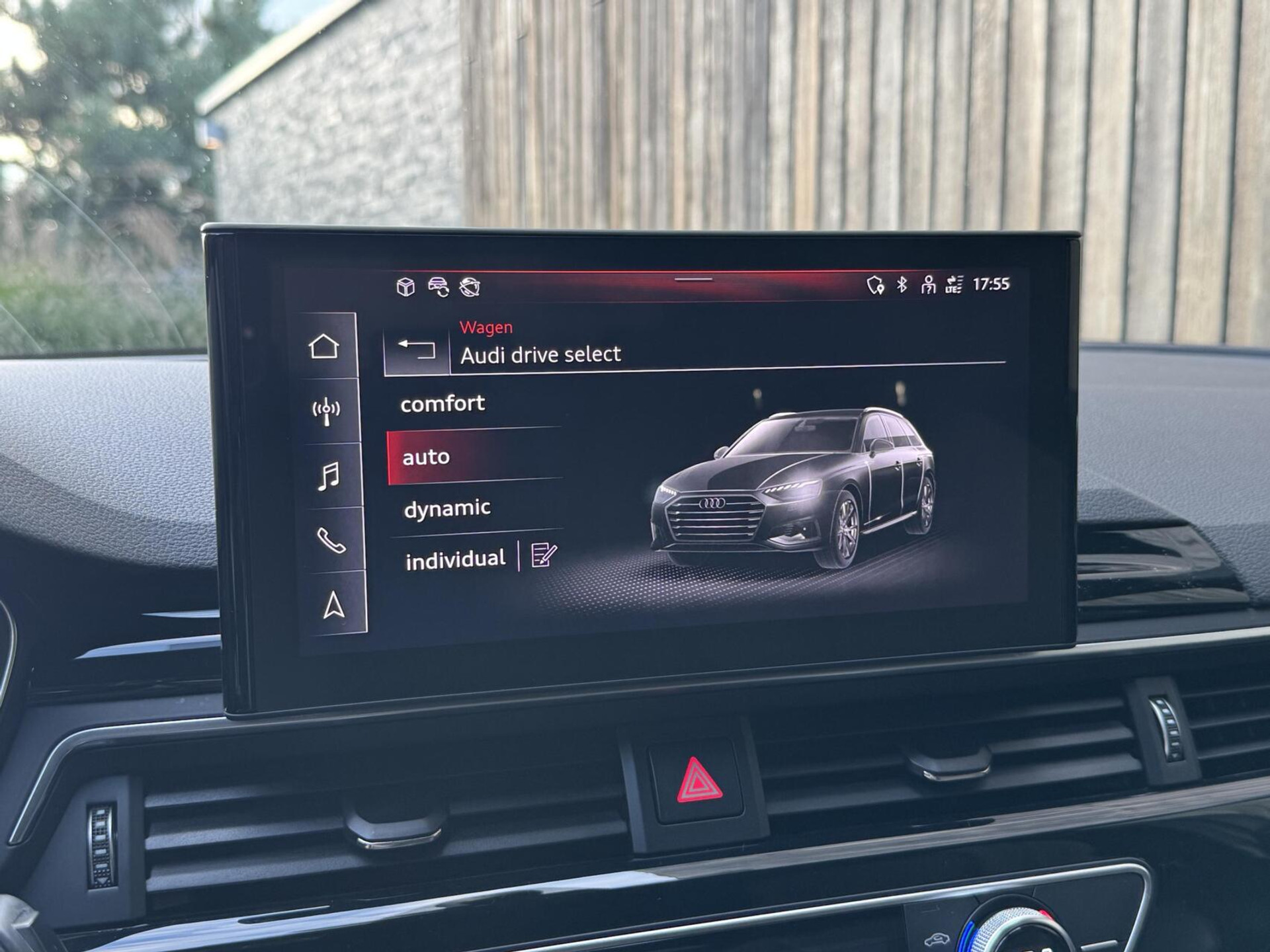The width and height of the screenshot is (1270, 952).
Task: Select the comfort drive mode
Action: click(443, 404)
